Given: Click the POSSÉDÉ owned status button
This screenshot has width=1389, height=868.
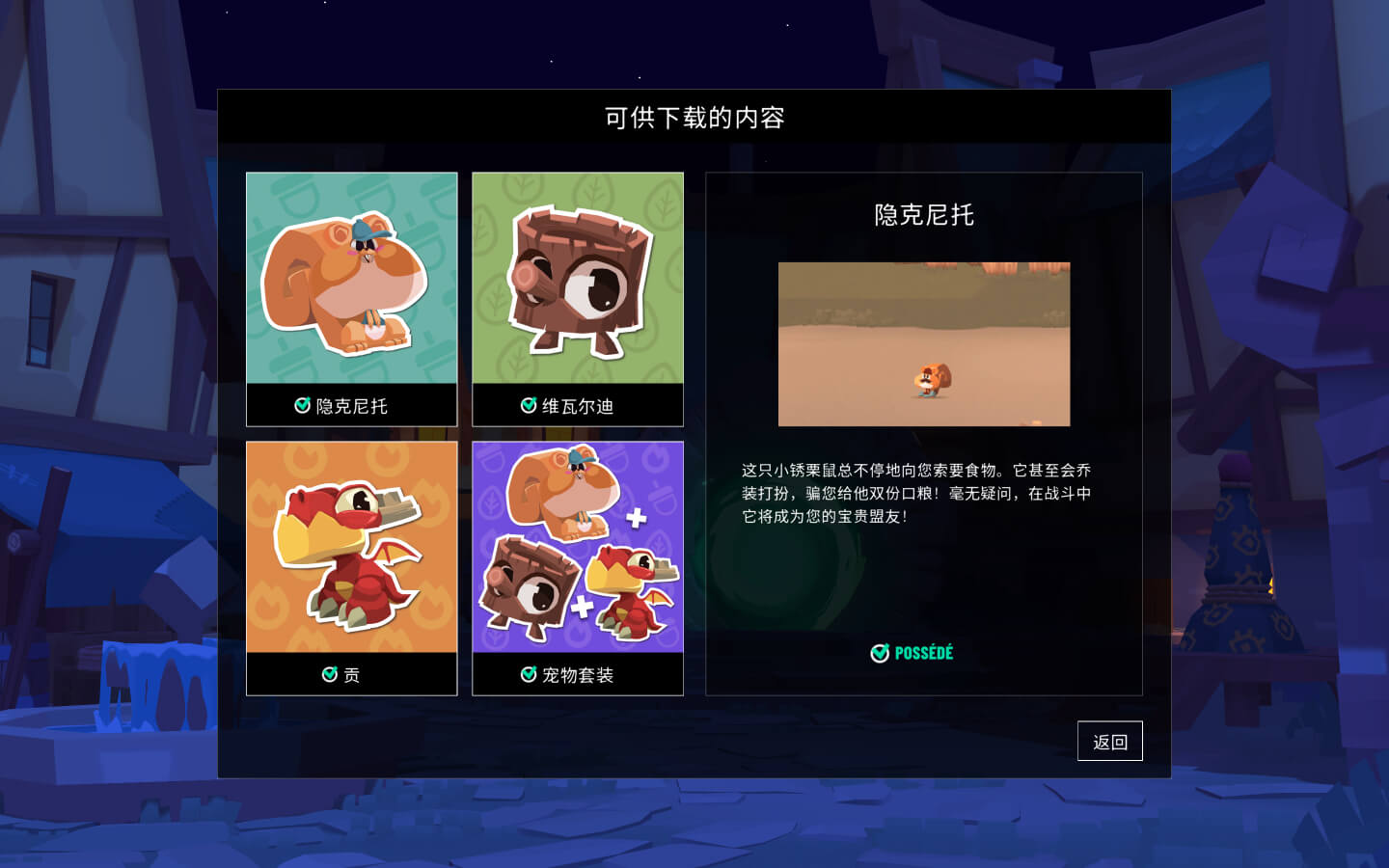Looking at the screenshot, I should (x=912, y=653).
